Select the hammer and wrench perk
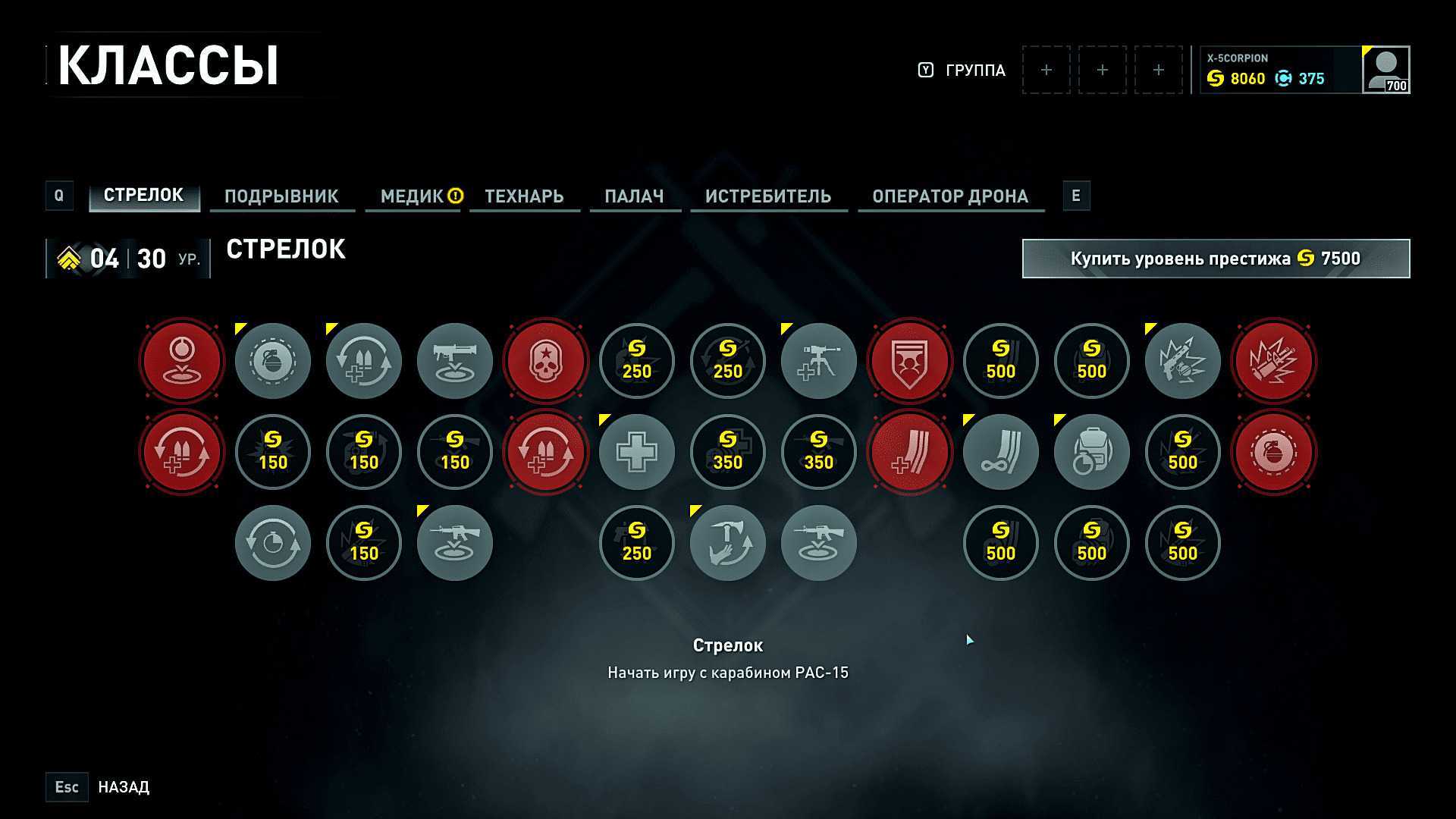This screenshot has height=819, width=1456. pyautogui.click(x=727, y=543)
